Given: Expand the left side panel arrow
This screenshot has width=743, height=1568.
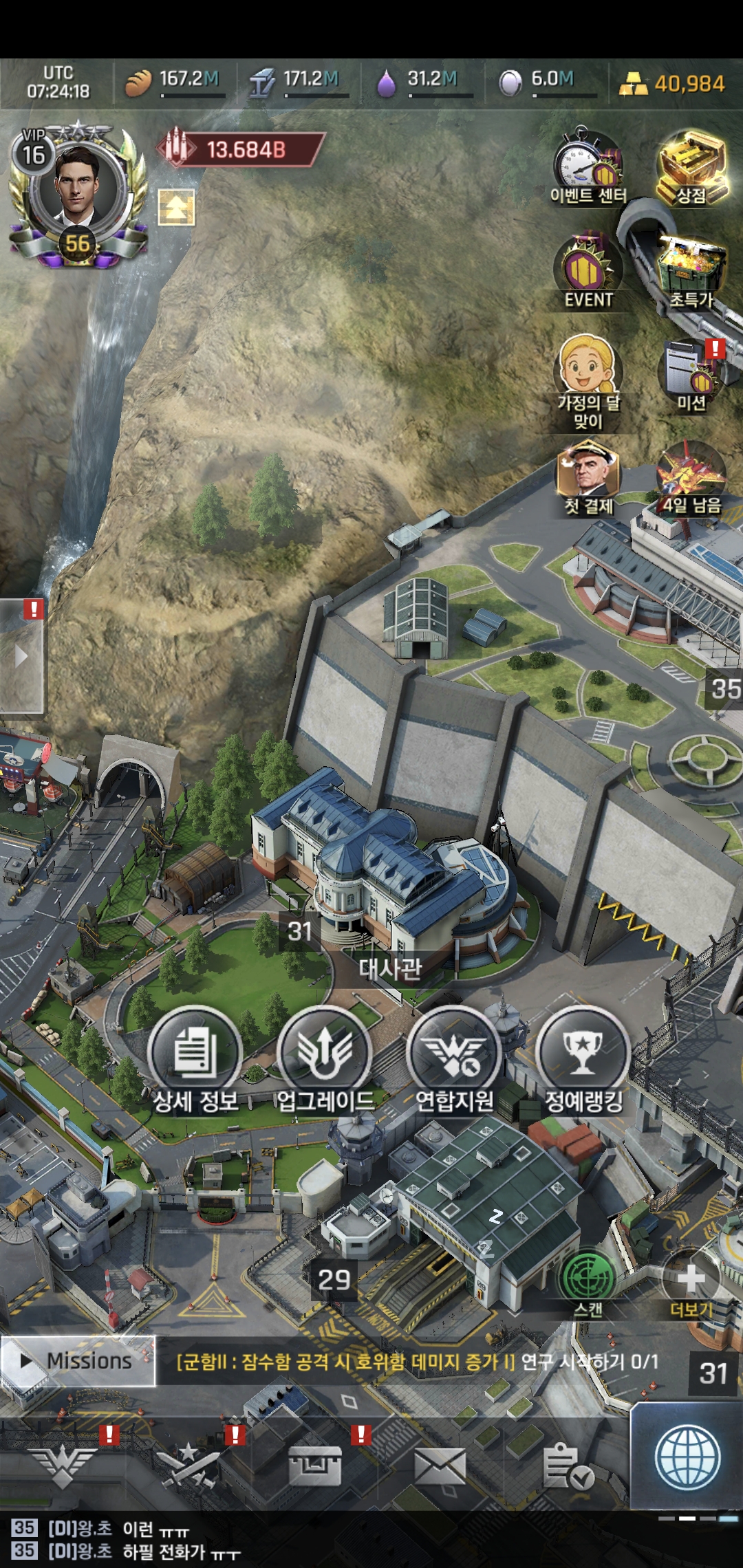Looking at the screenshot, I should pos(21,656).
